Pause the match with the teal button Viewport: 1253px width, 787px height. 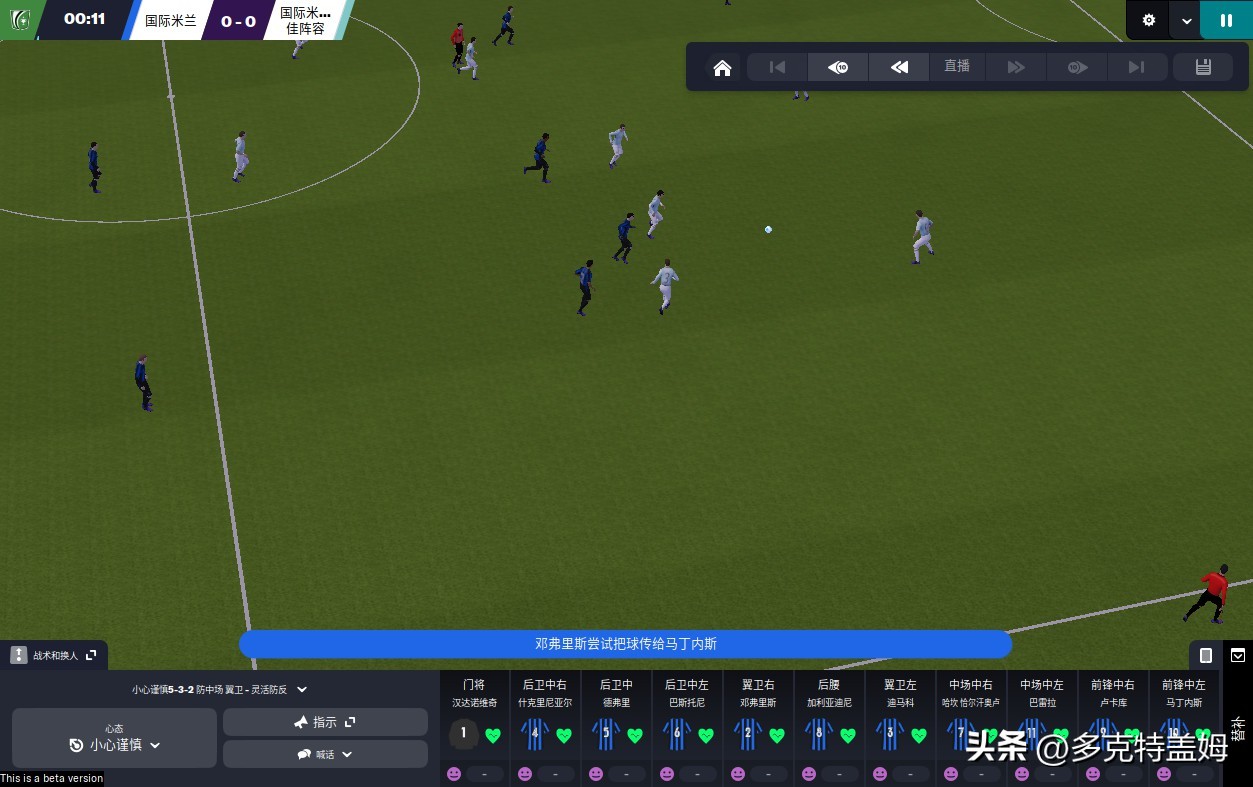1226,20
